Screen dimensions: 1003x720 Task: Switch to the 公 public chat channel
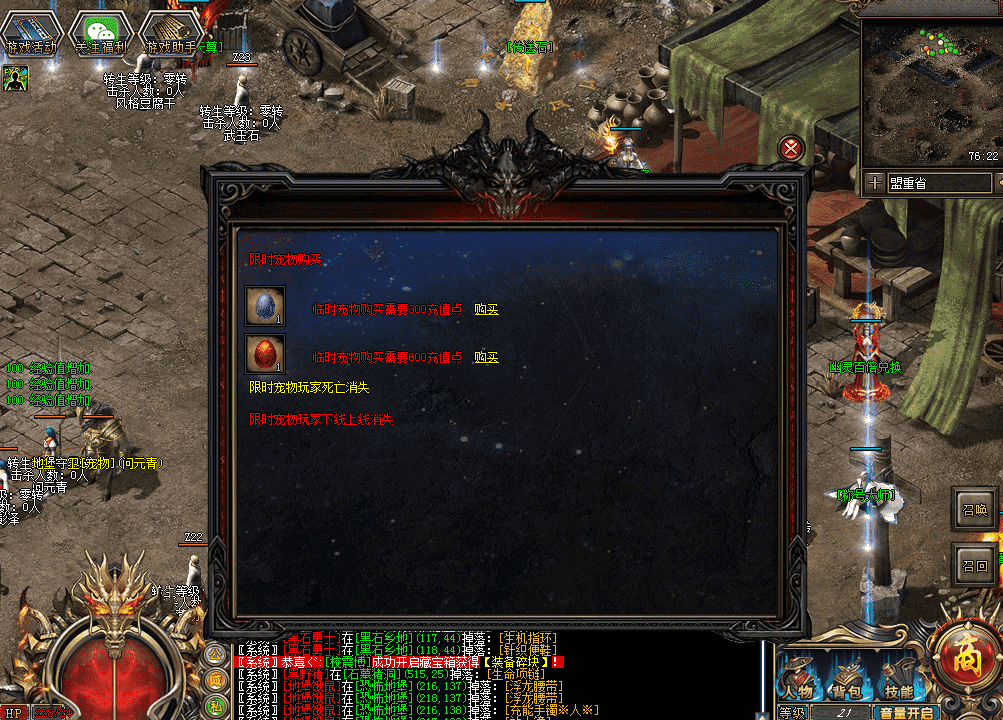(x=215, y=654)
